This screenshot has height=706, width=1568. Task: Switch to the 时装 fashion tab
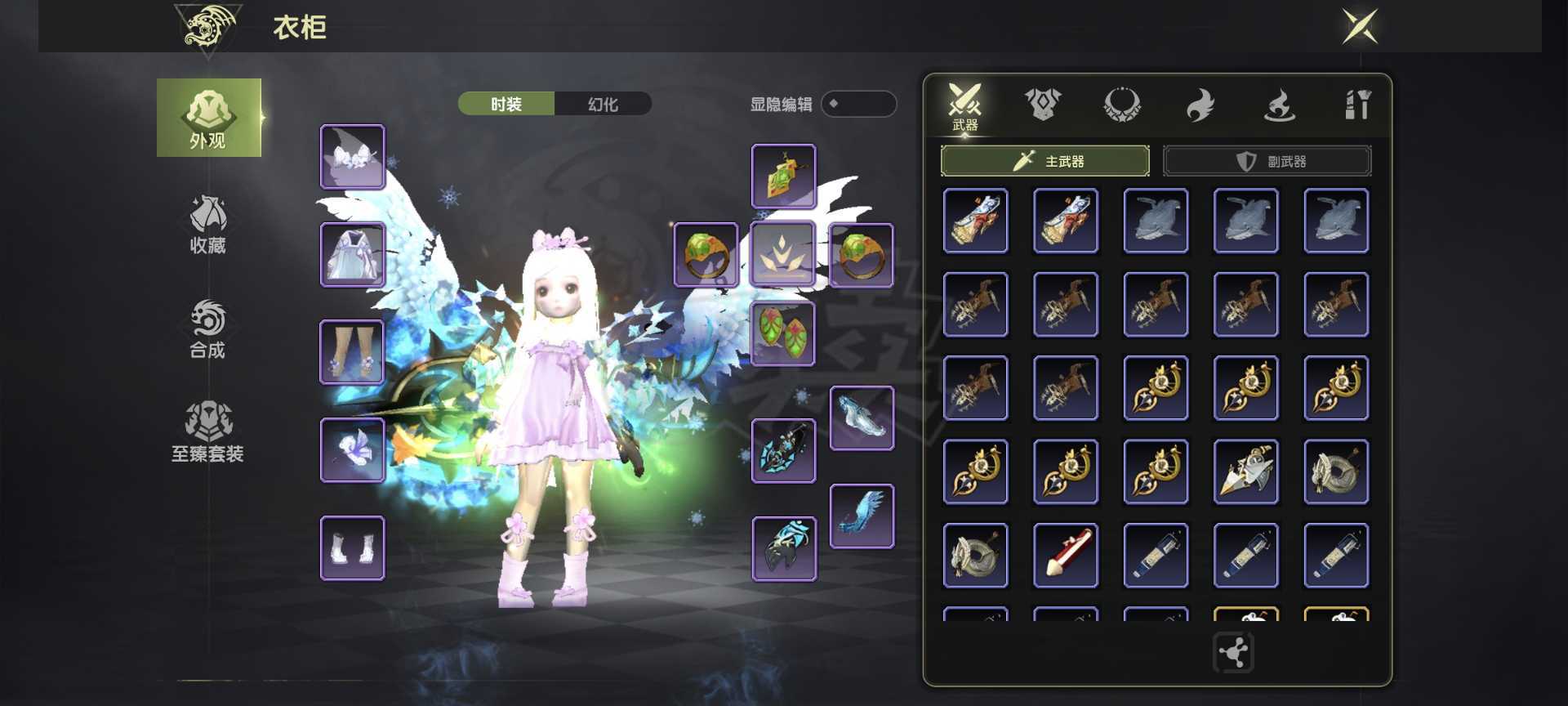click(x=506, y=104)
